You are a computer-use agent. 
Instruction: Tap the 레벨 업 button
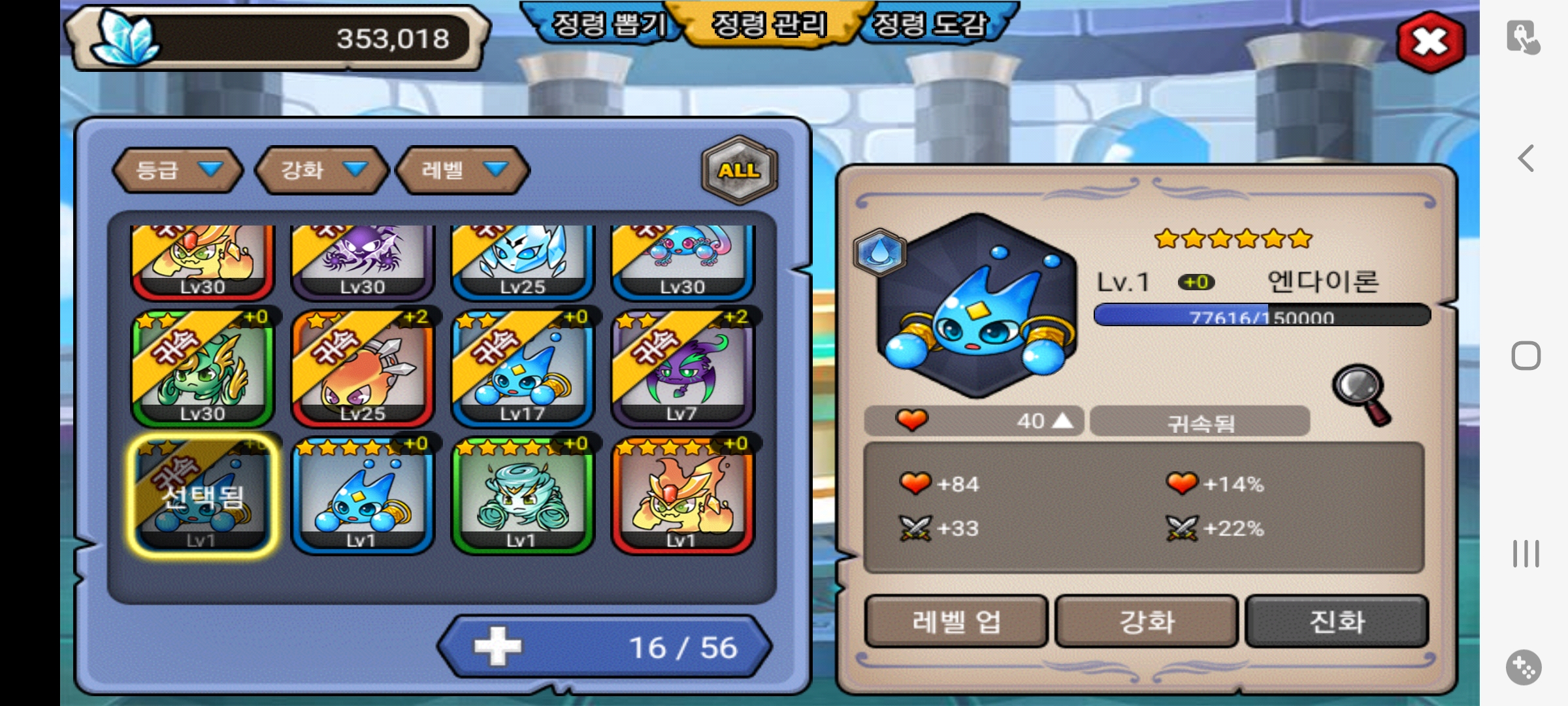click(x=956, y=621)
